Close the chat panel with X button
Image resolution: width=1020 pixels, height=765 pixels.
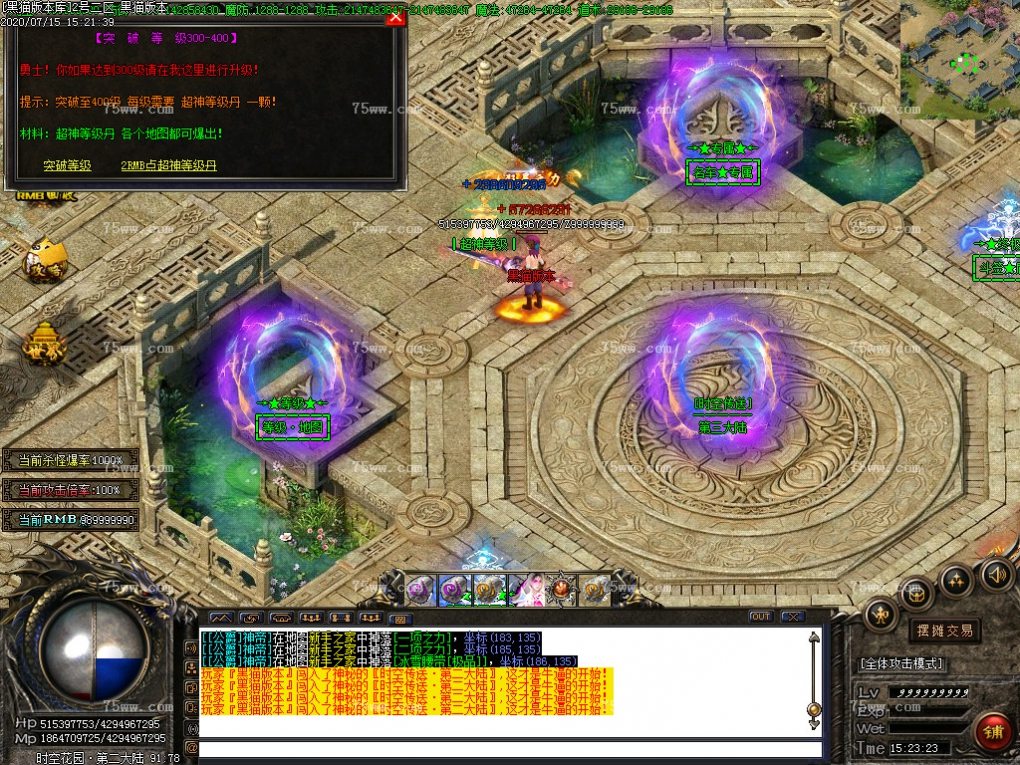tap(793, 617)
